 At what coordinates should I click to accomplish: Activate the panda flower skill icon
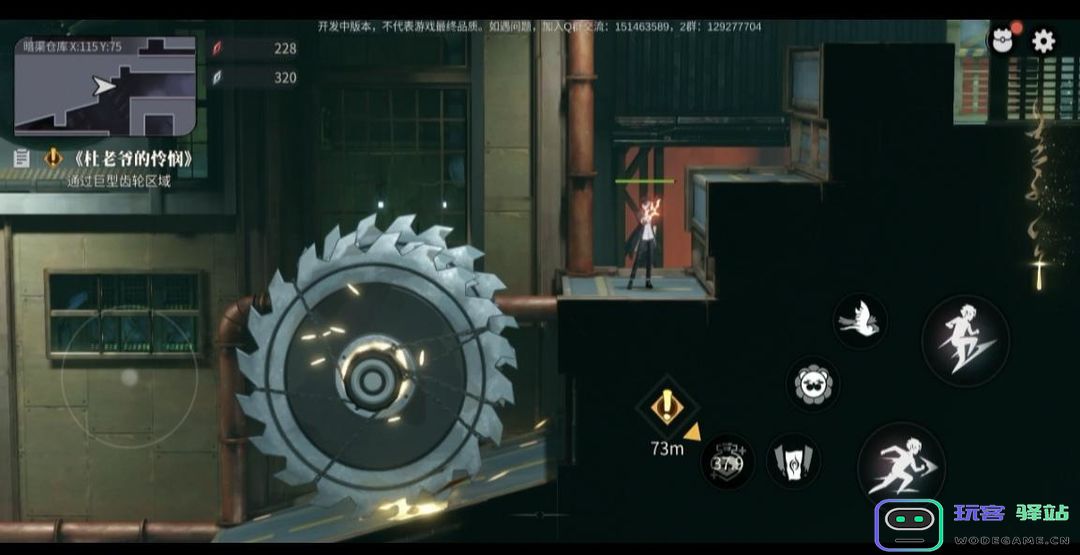click(812, 383)
